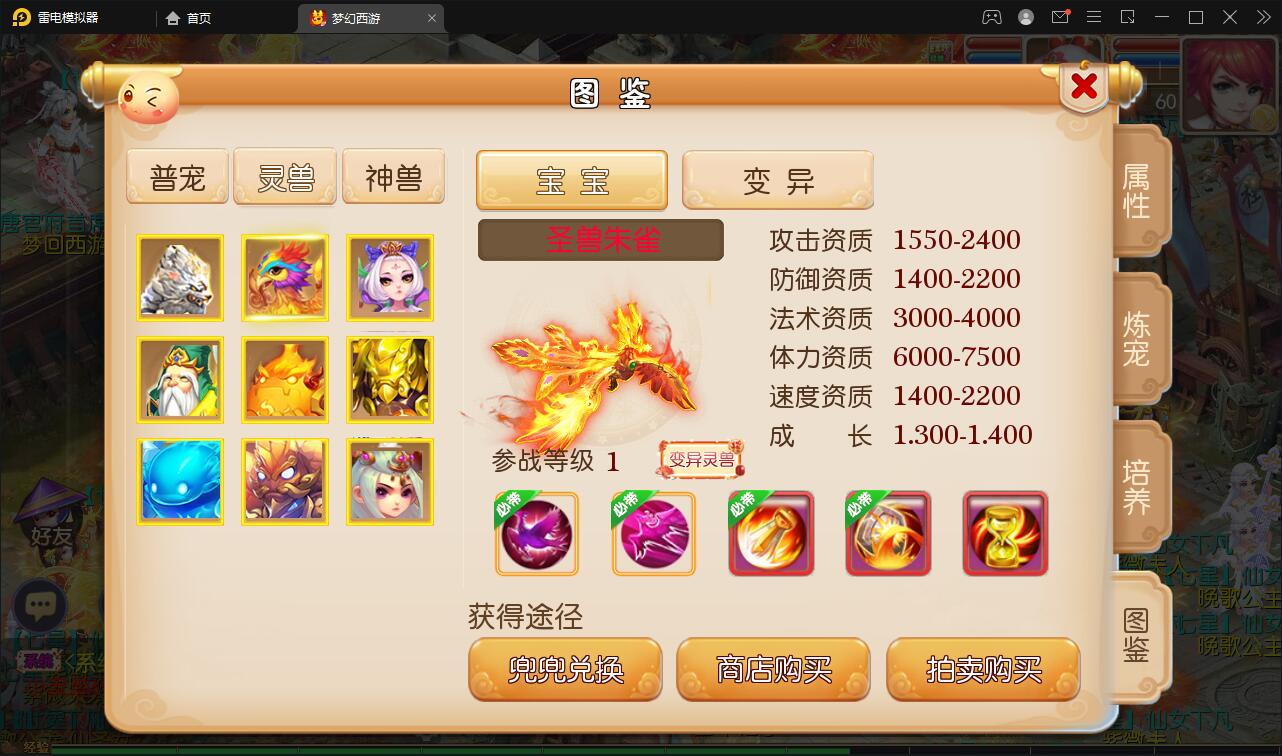The width and height of the screenshot is (1282, 756).
Task: Click the 变异灵兽 badge
Action: 700,458
